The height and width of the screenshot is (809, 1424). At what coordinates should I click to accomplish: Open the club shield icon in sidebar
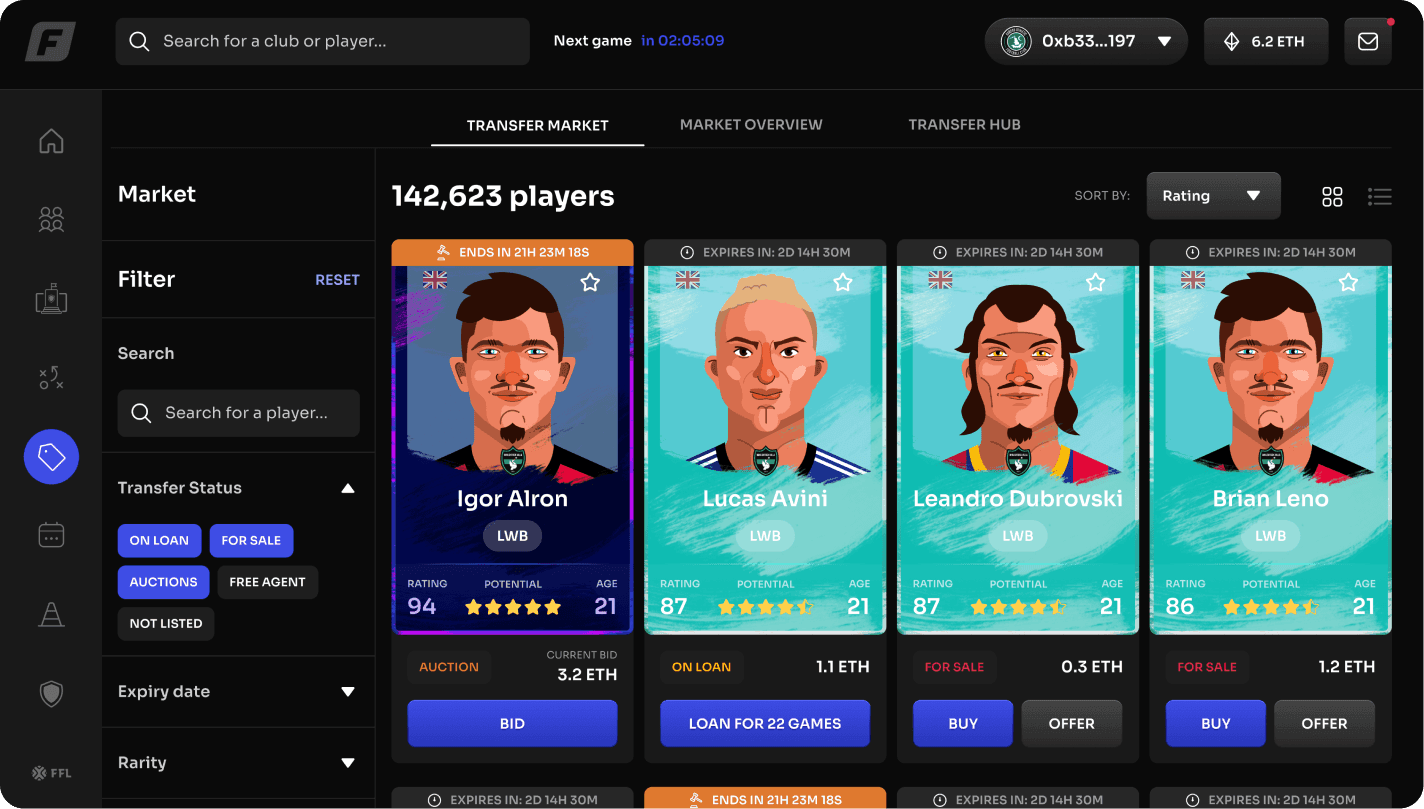pyautogui.click(x=50, y=693)
